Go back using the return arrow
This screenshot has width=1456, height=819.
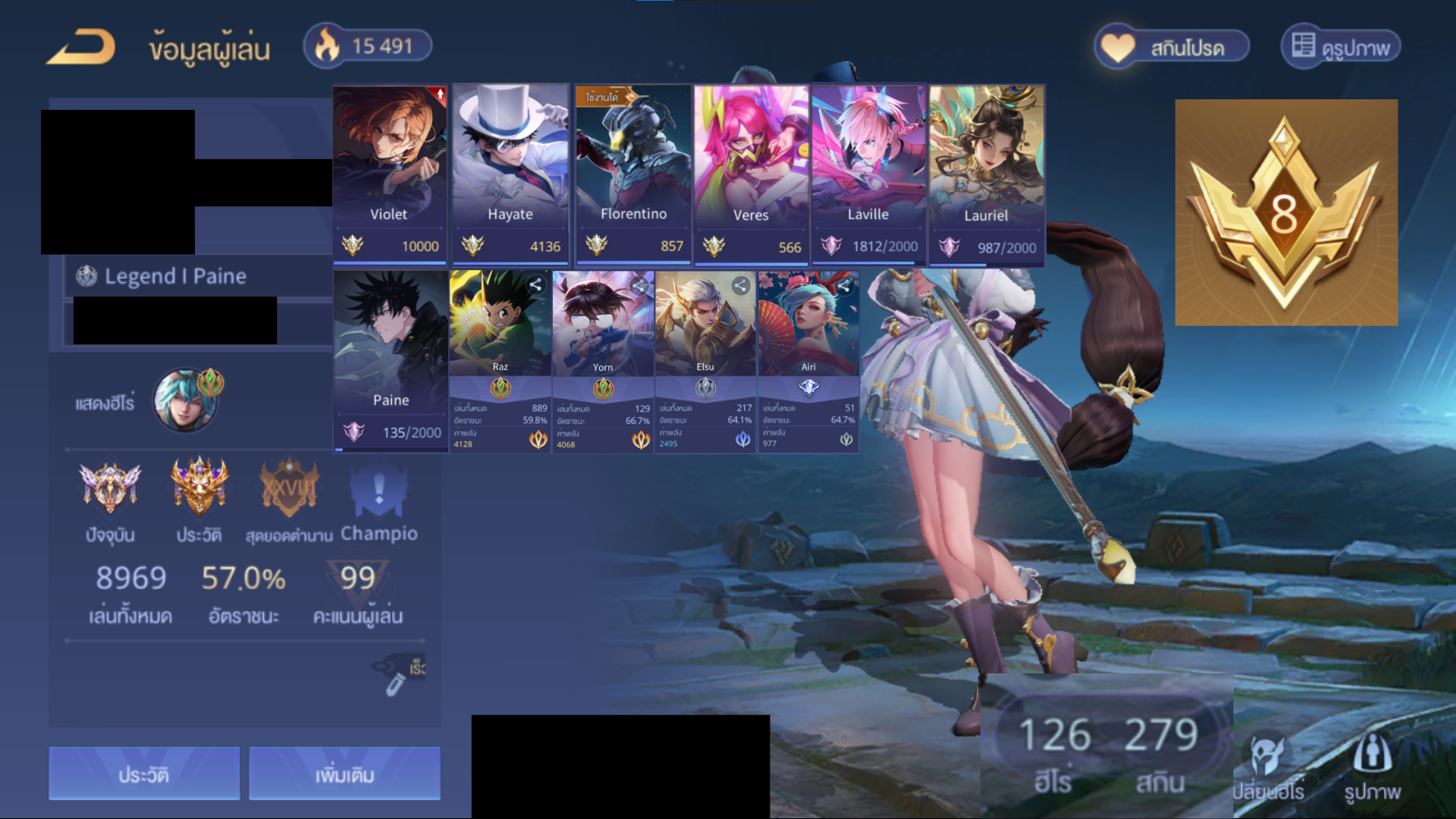coord(81,47)
